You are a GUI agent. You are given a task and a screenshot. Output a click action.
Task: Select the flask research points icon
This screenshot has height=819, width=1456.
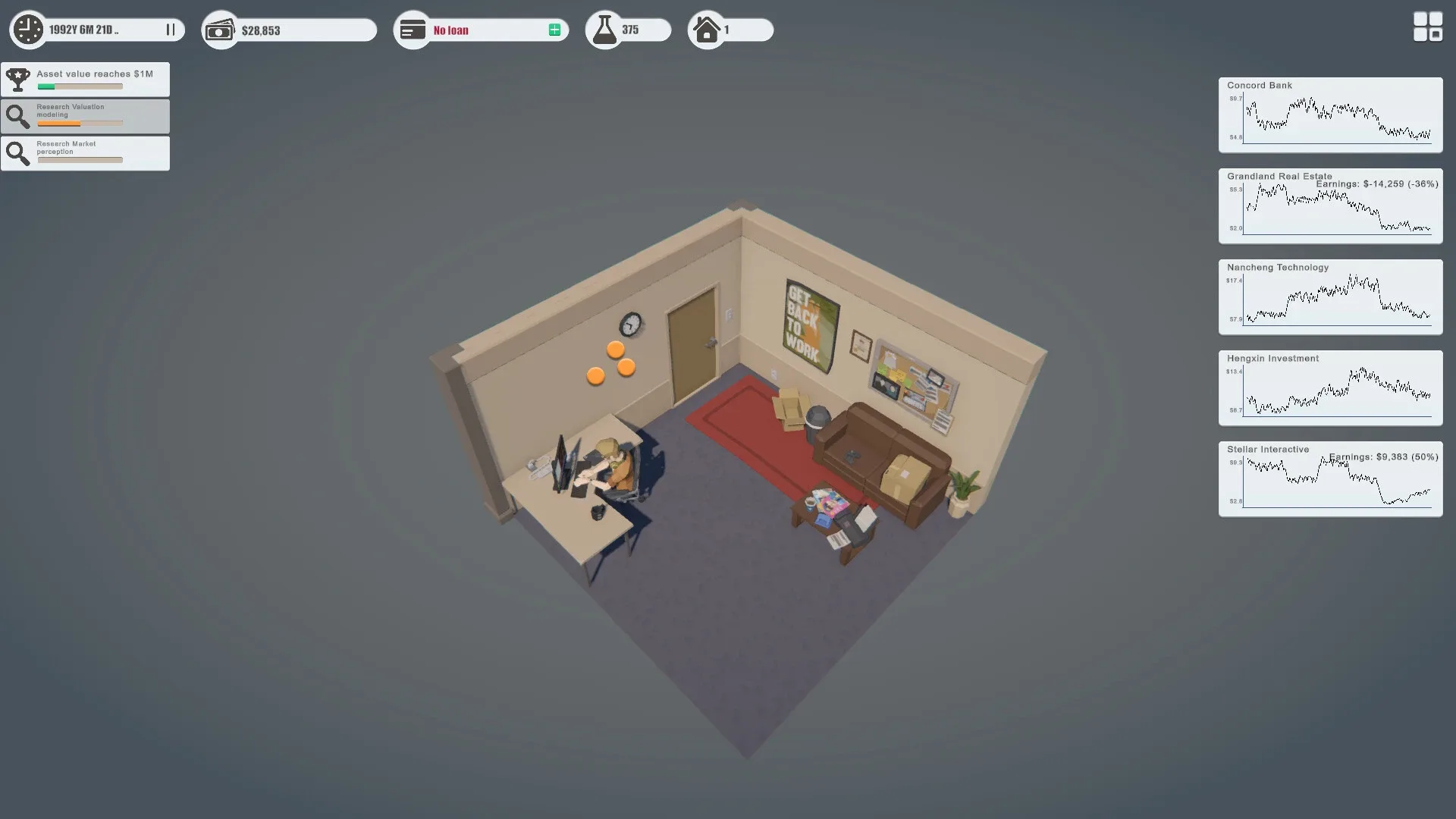[x=604, y=29]
